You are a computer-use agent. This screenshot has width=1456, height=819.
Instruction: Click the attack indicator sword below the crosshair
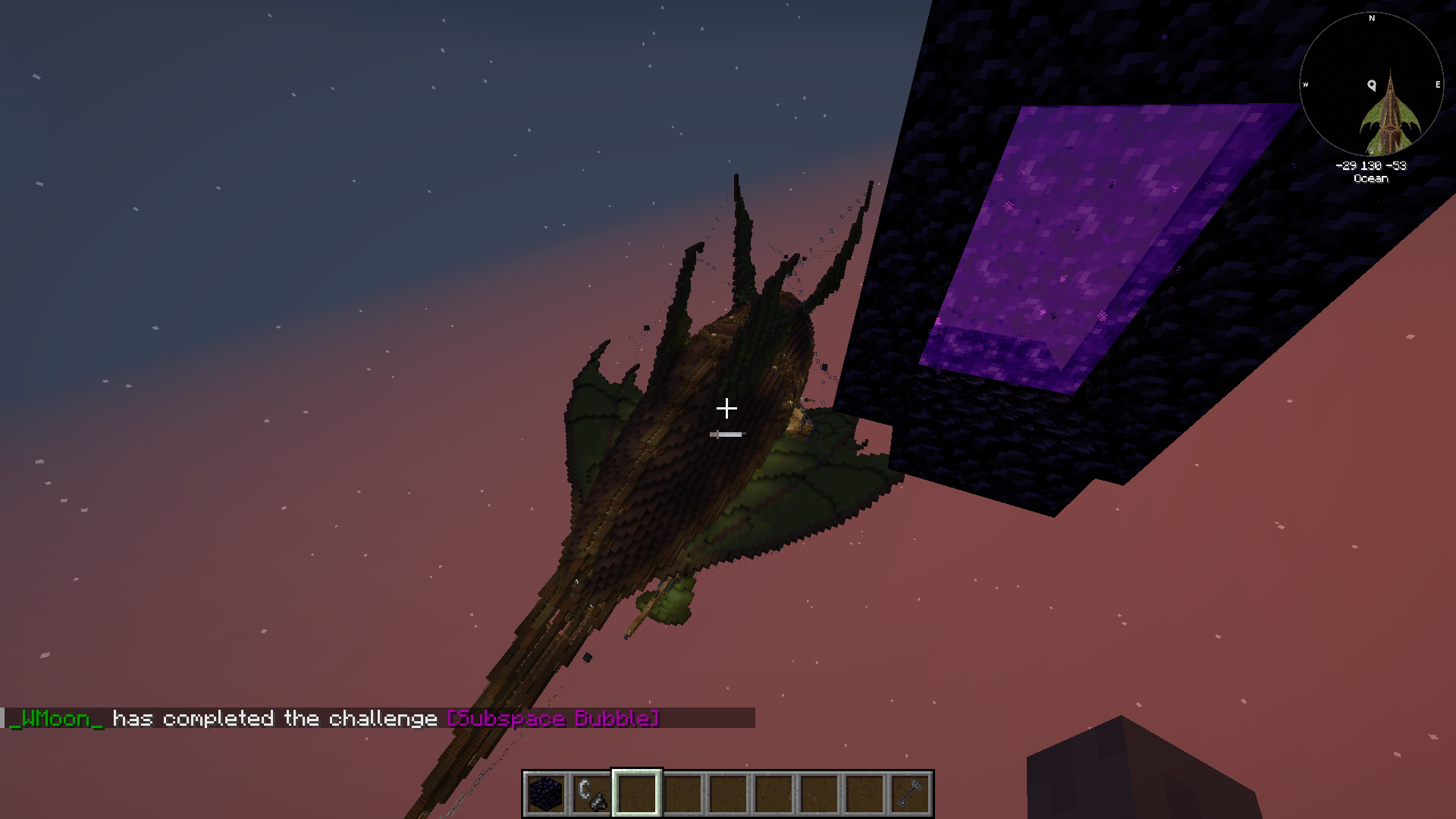tap(726, 434)
